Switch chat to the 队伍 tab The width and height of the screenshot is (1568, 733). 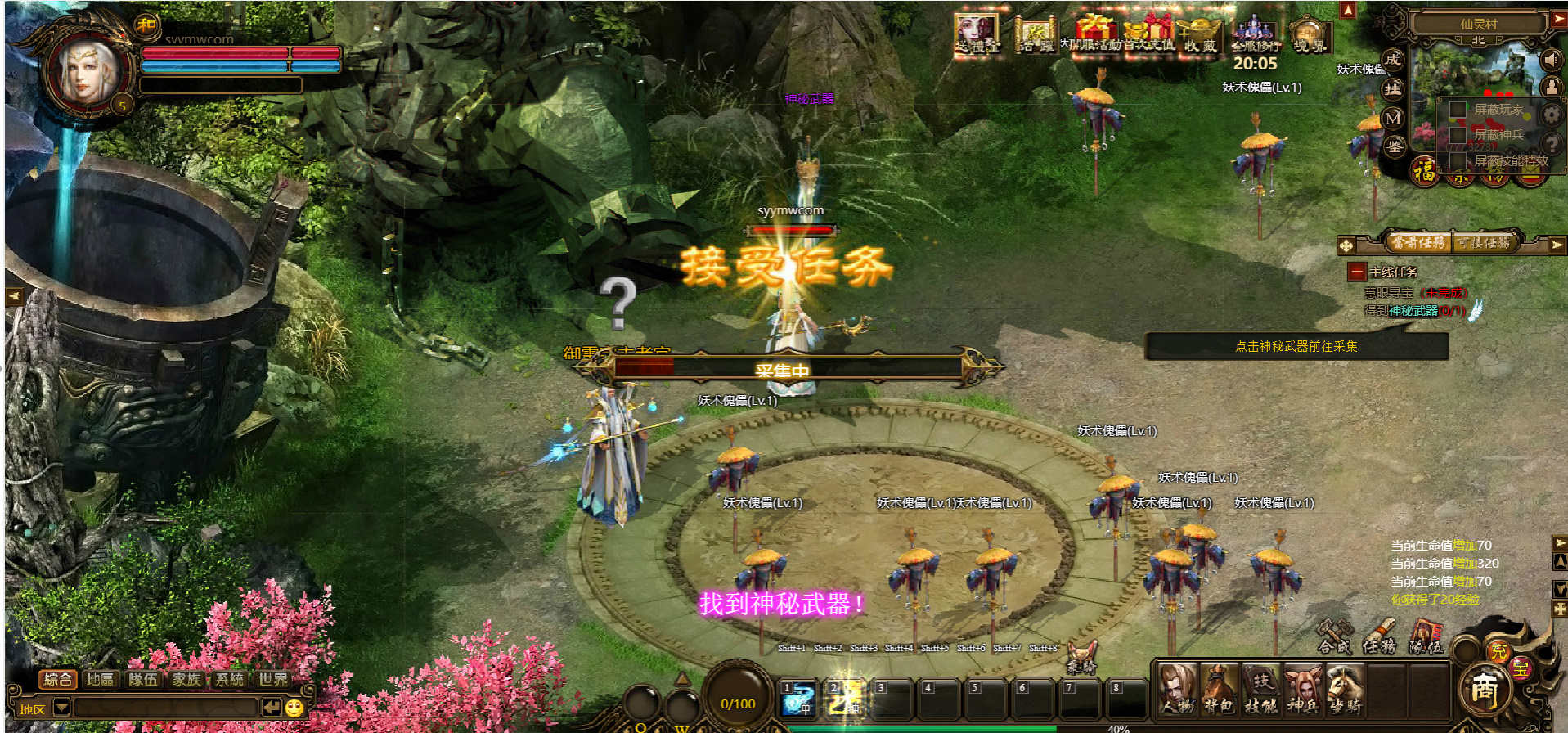click(143, 679)
